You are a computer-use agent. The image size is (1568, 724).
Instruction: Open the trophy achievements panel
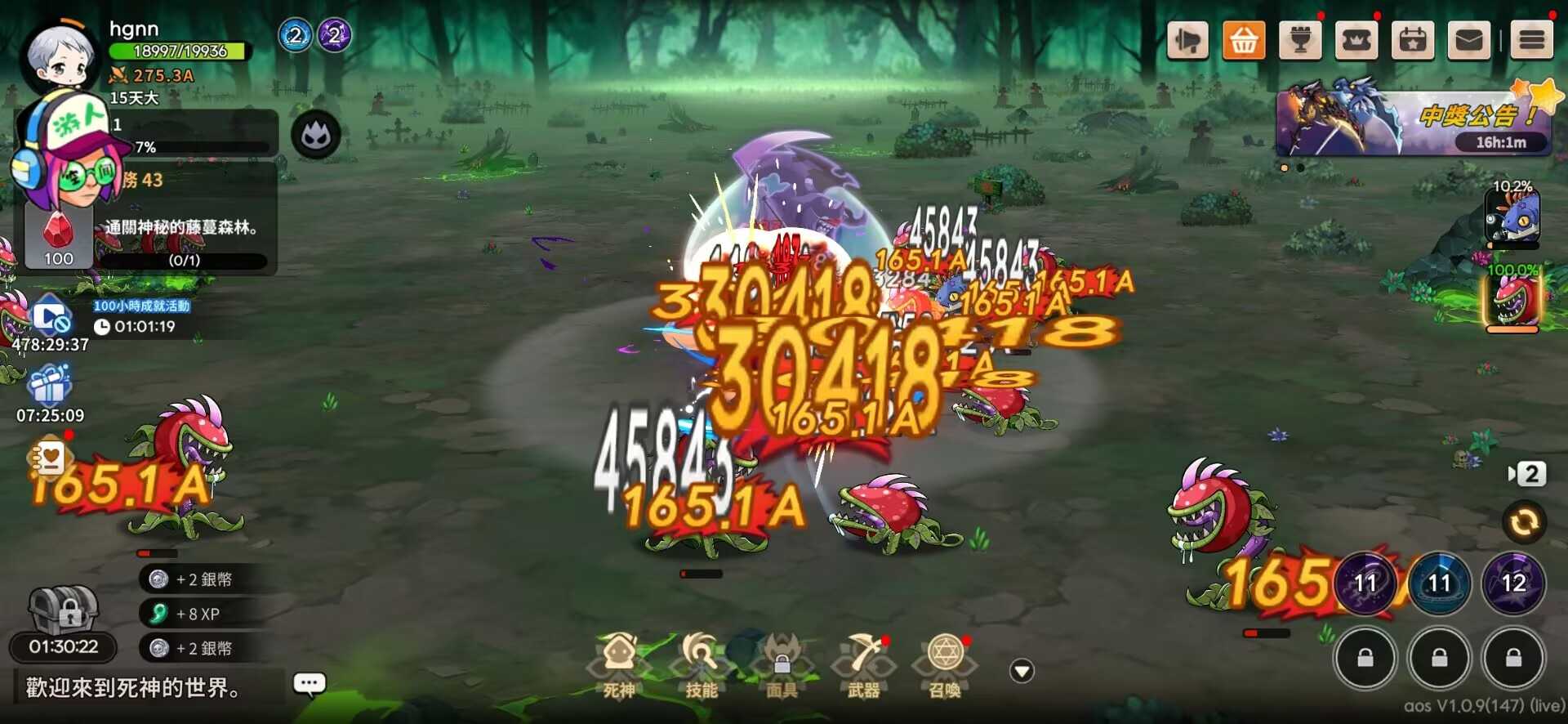click(x=1300, y=38)
